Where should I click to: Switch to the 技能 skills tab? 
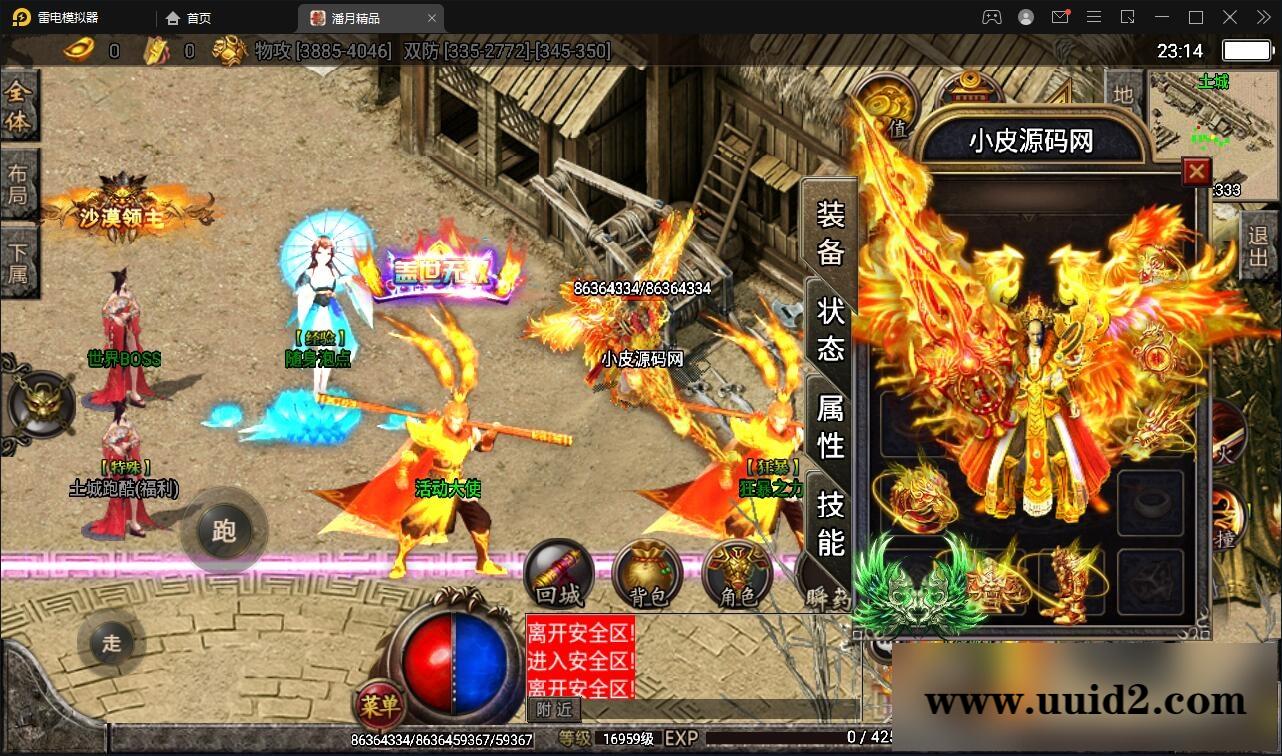pos(832,522)
